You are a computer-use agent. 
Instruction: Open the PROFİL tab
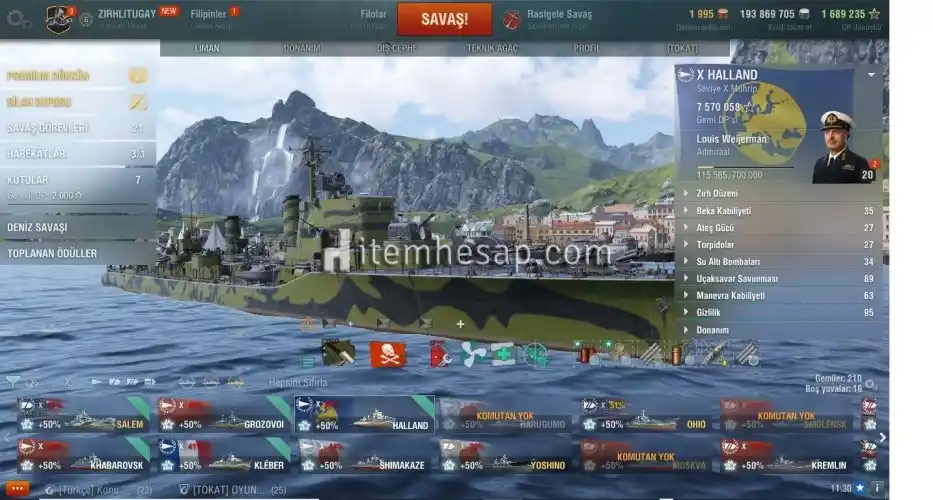pyautogui.click(x=587, y=48)
